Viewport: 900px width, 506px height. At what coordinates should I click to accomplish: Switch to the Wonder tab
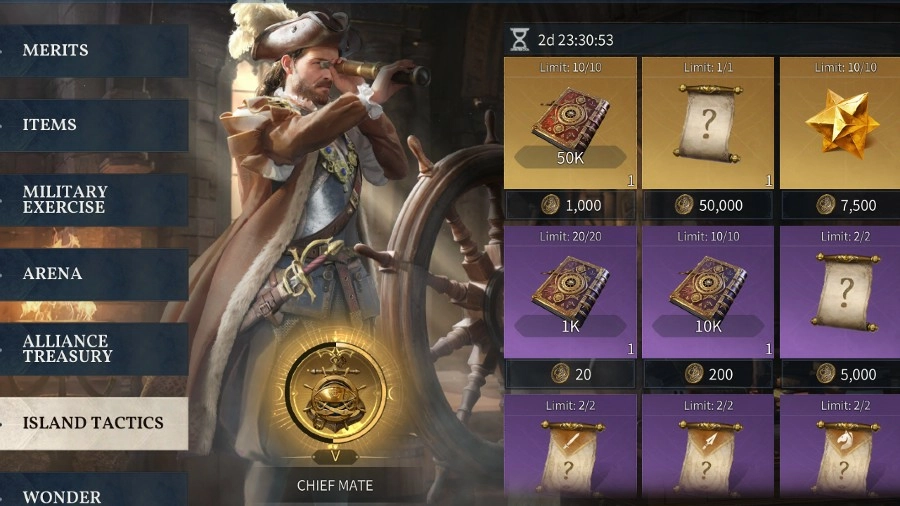pyautogui.click(x=94, y=496)
